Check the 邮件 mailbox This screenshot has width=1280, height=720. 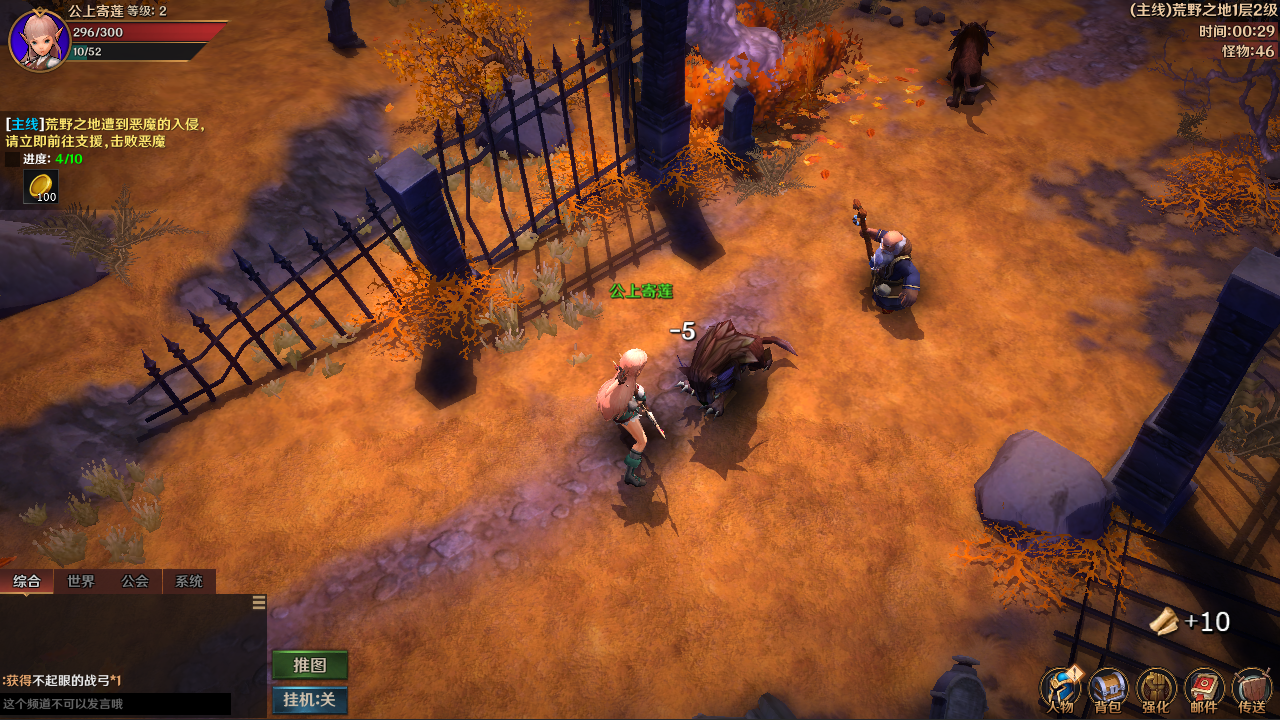coord(1204,690)
